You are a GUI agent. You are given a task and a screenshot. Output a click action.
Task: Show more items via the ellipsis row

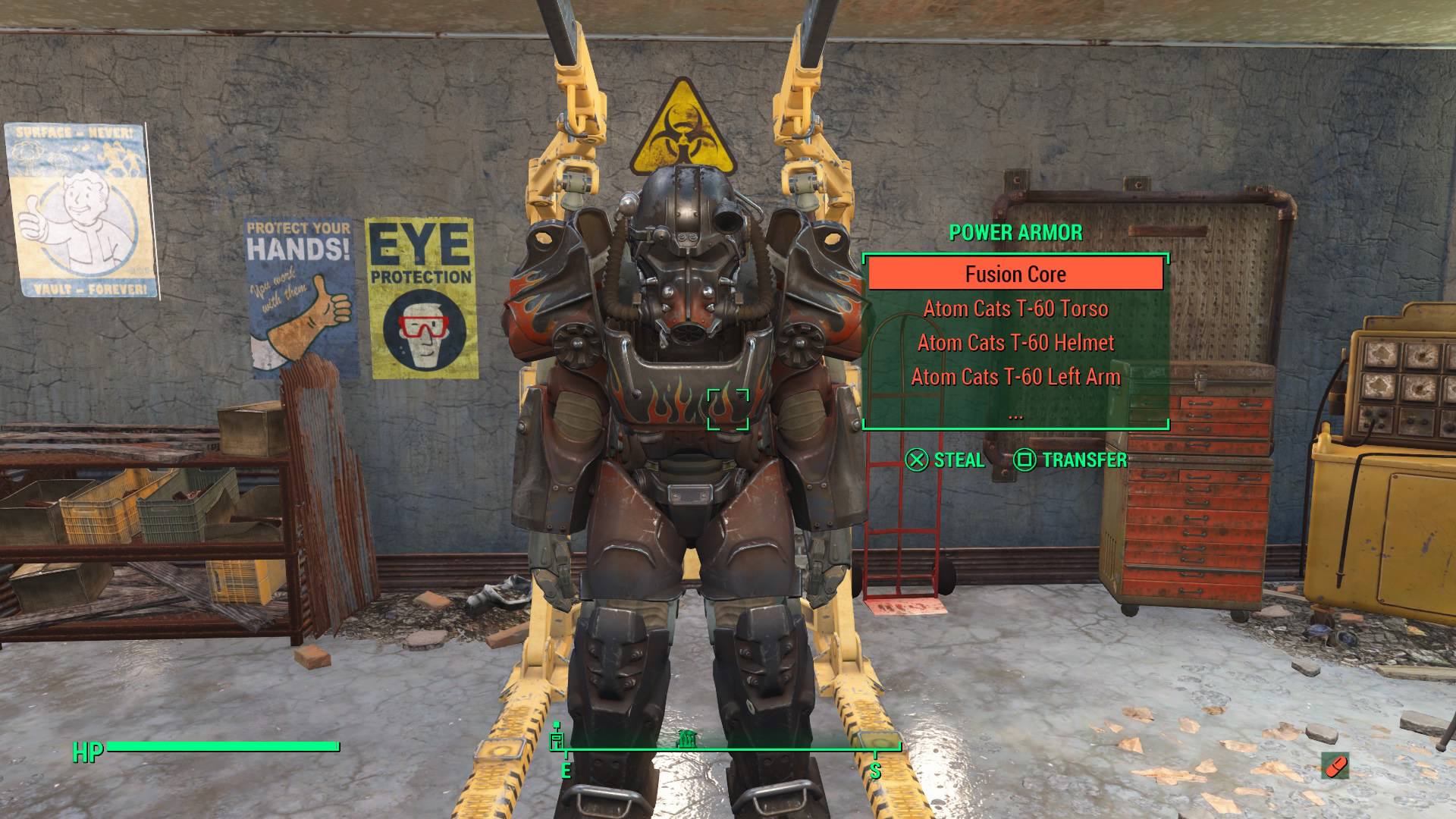tap(1015, 415)
